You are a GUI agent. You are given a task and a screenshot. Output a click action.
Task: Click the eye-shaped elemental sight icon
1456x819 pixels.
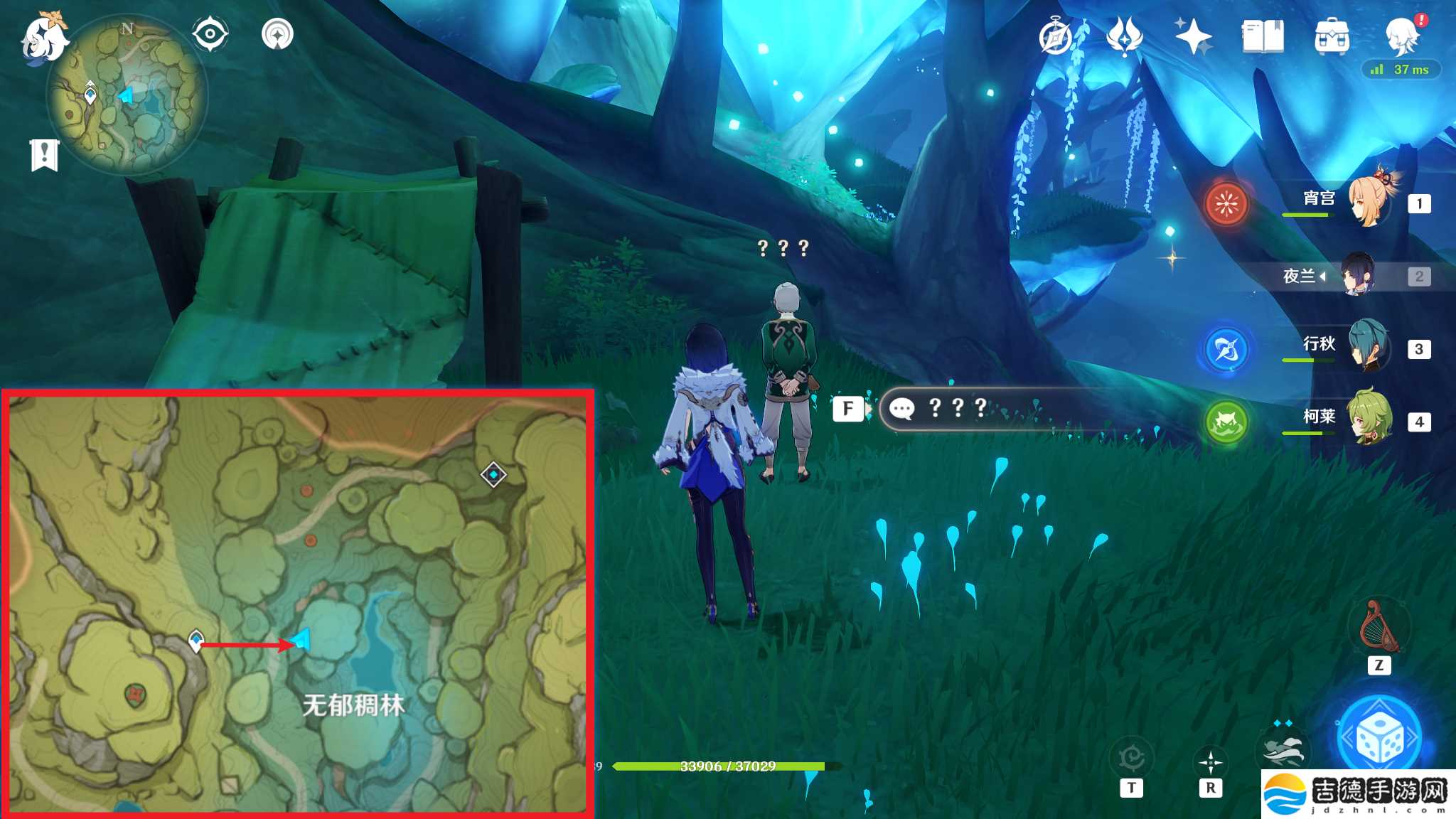tap(210, 34)
